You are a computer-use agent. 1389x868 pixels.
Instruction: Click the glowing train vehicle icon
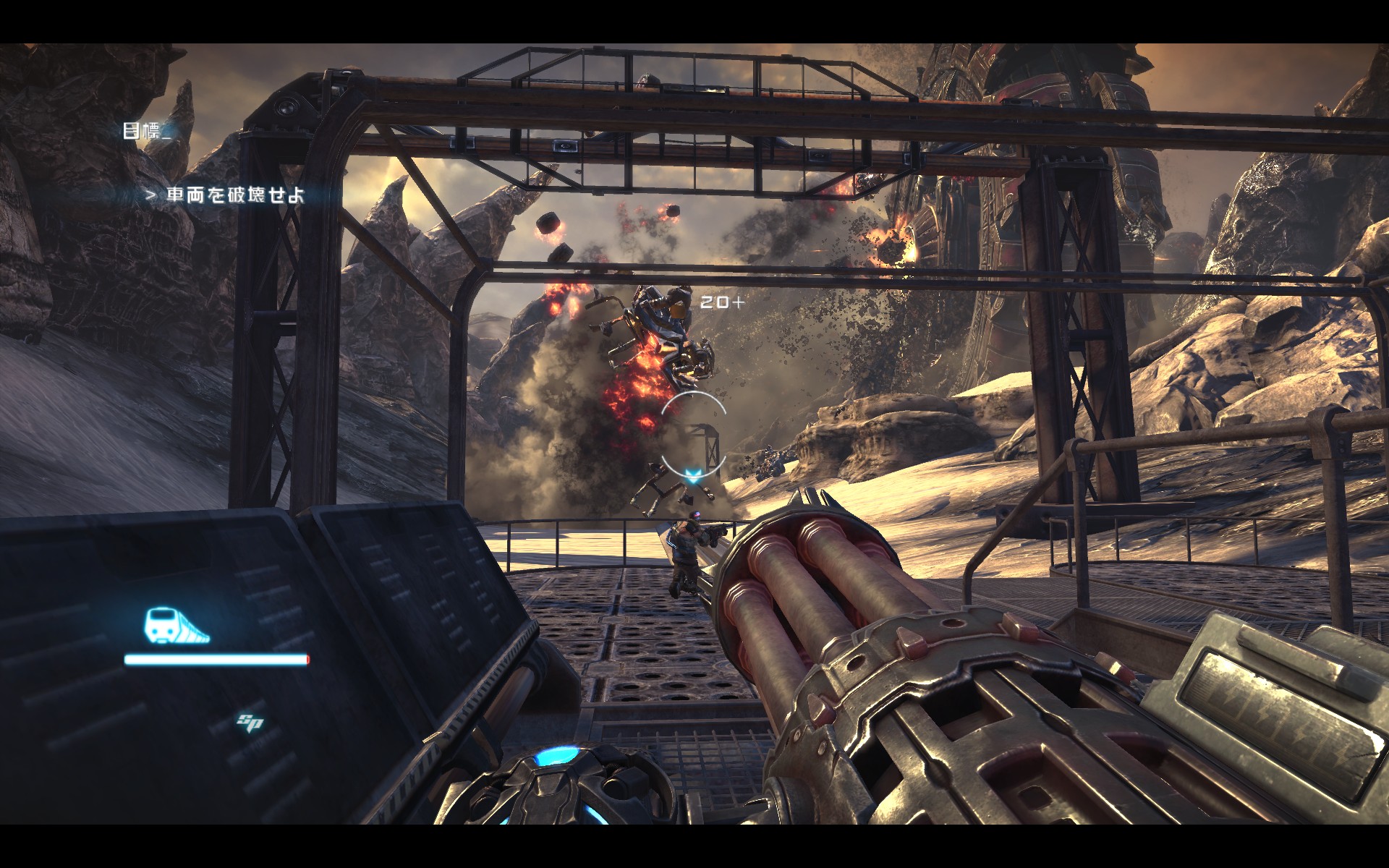coord(176,626)
